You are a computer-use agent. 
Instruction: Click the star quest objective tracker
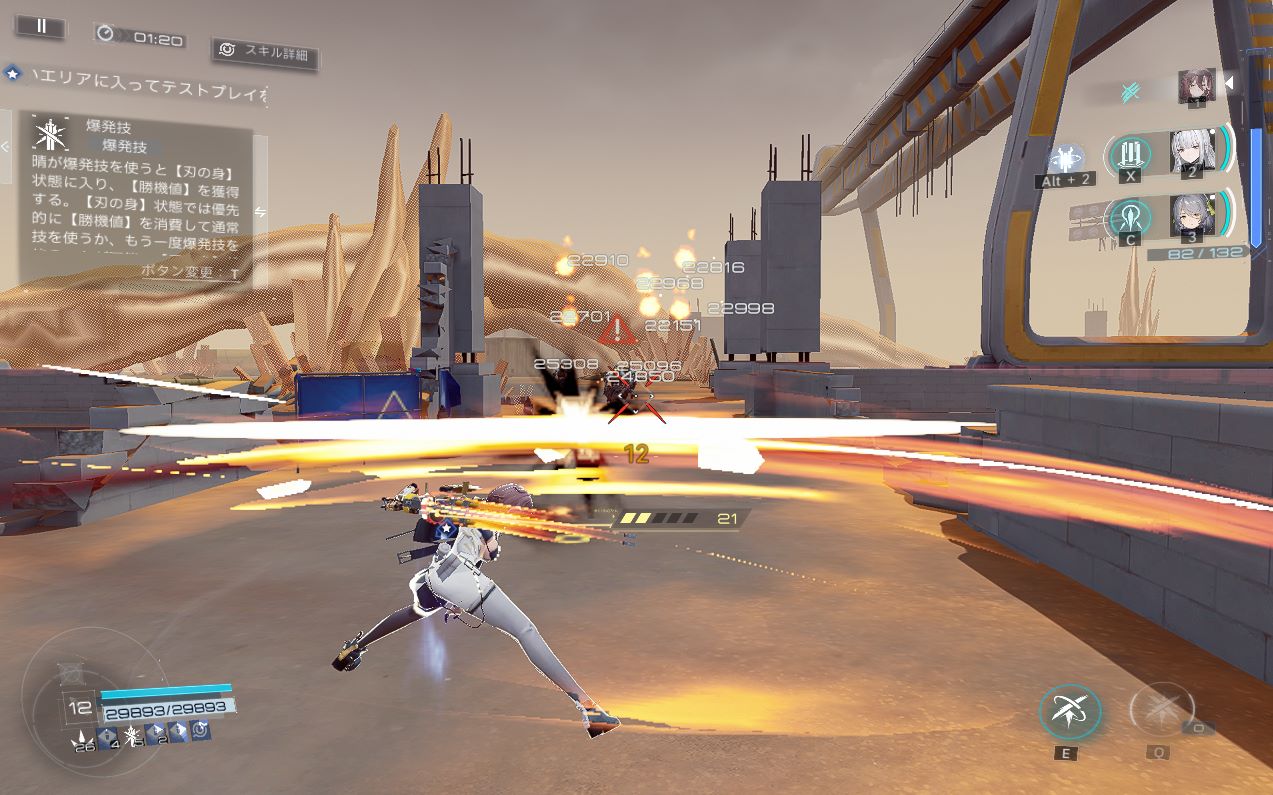(x=13, y=73)
